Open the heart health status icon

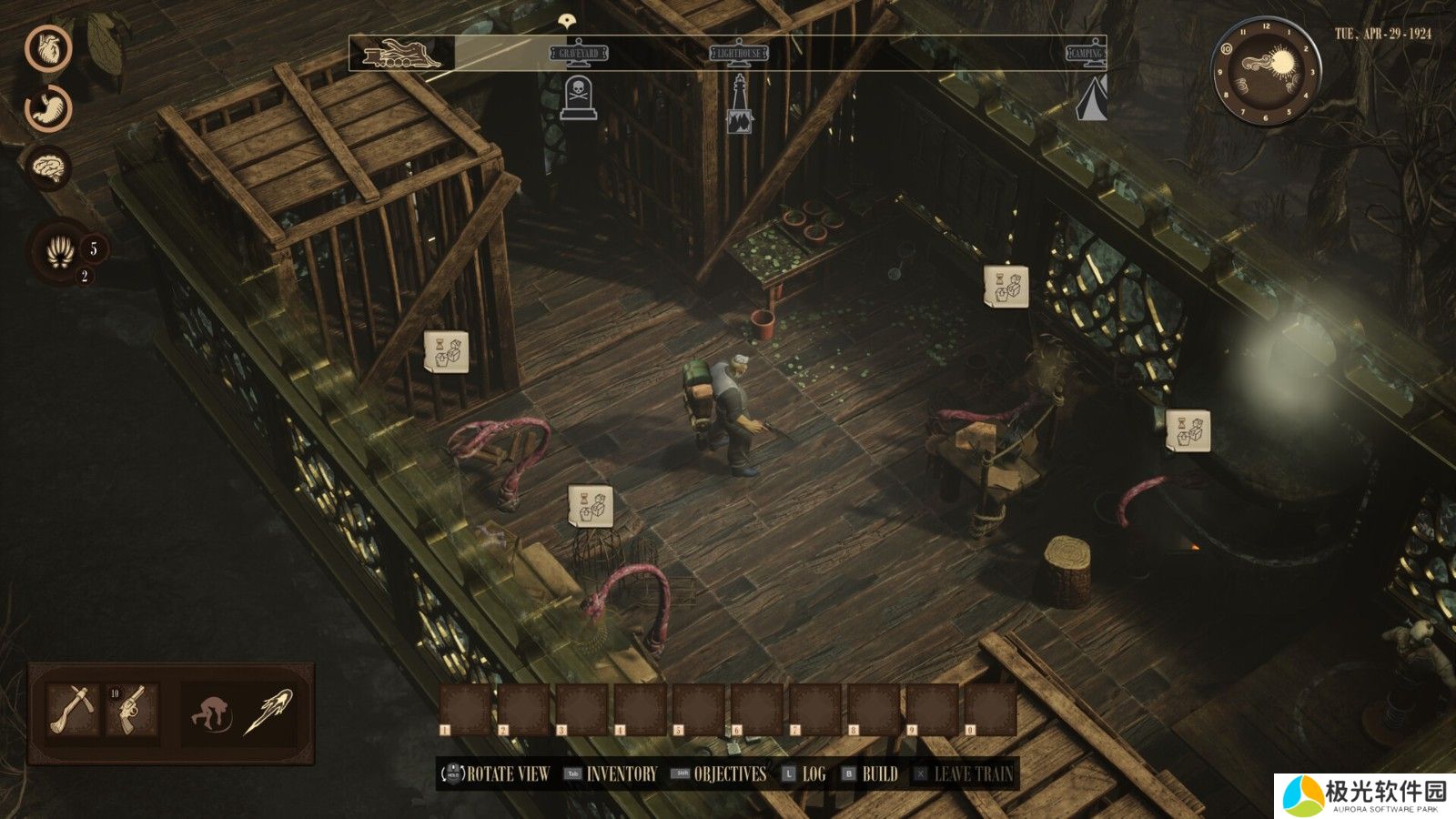pyautogui.click(x=47, y=48)
